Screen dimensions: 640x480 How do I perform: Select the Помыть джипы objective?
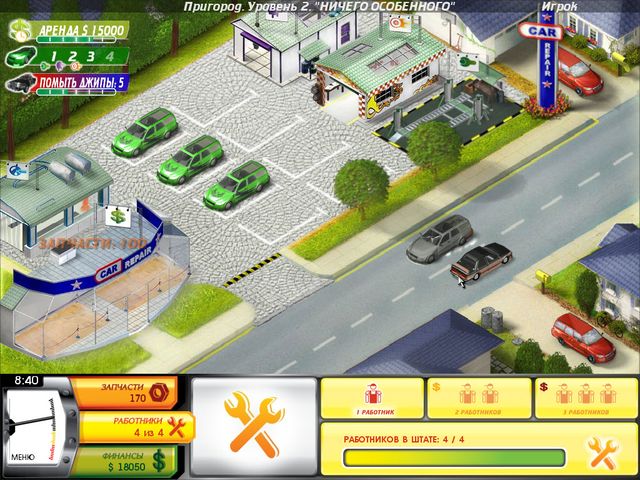tap(68, 82)
